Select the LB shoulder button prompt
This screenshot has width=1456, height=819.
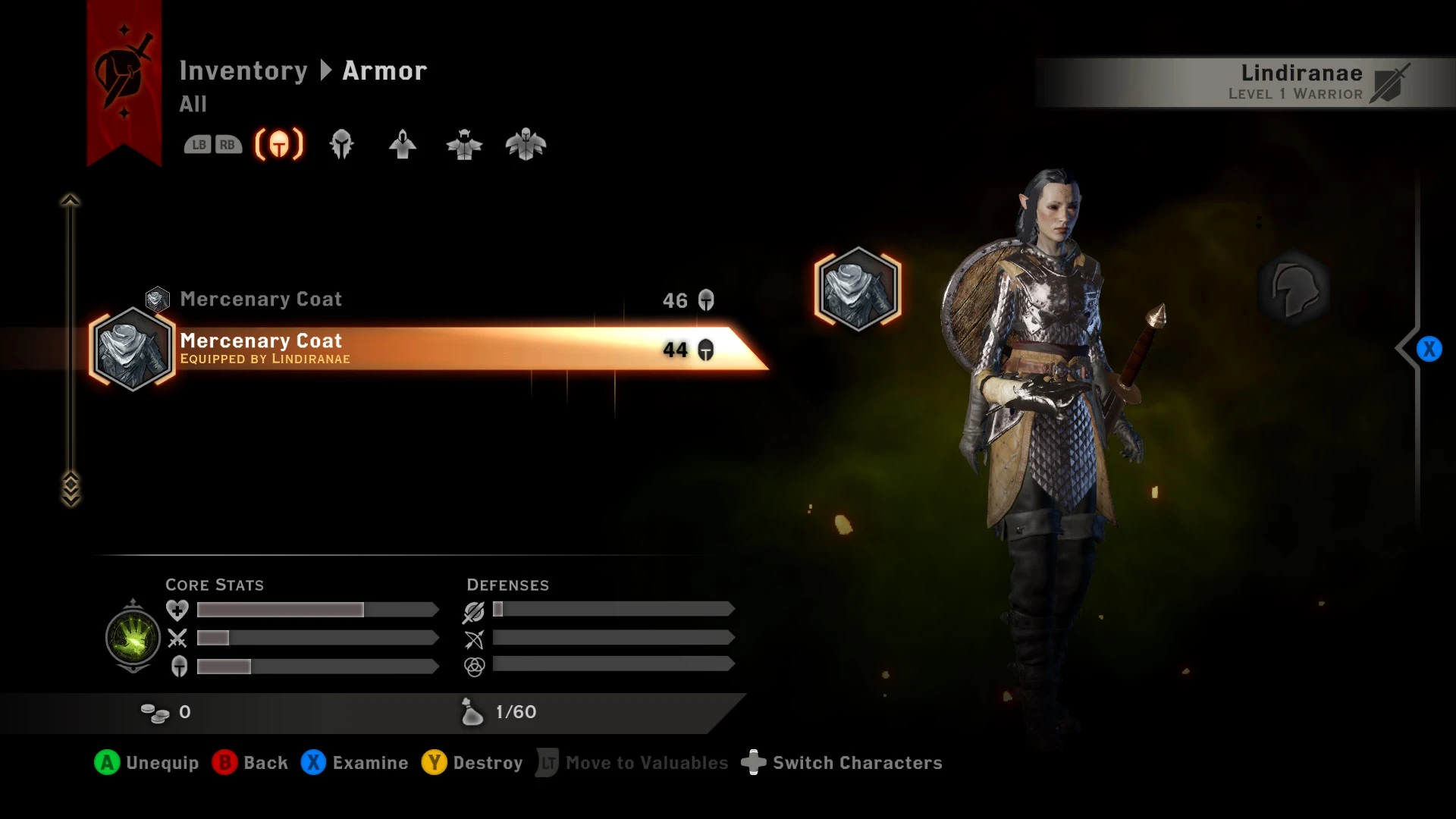click(199, 144)
